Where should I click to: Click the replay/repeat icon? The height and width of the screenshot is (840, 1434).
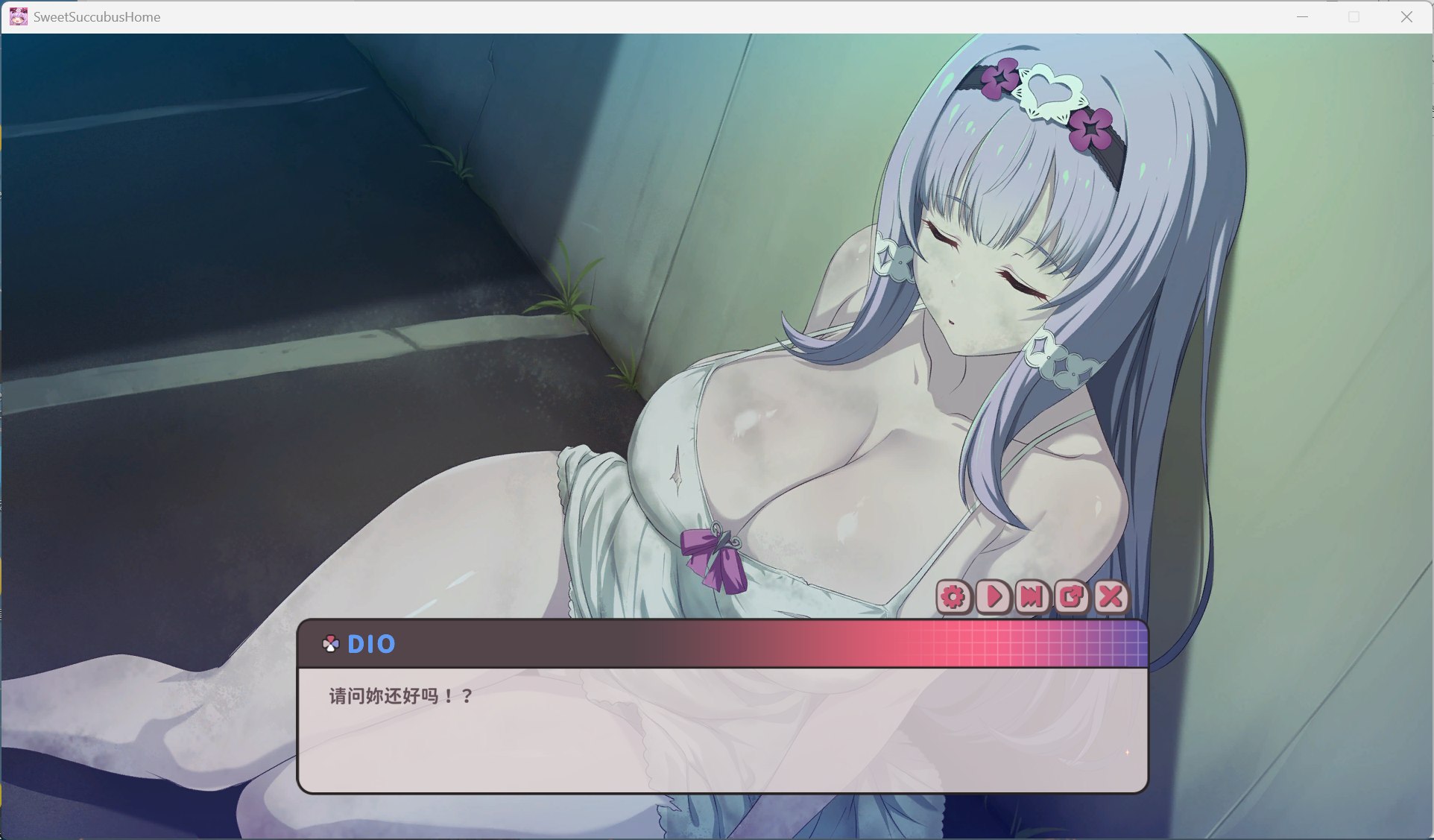[x=1071, y=598]
